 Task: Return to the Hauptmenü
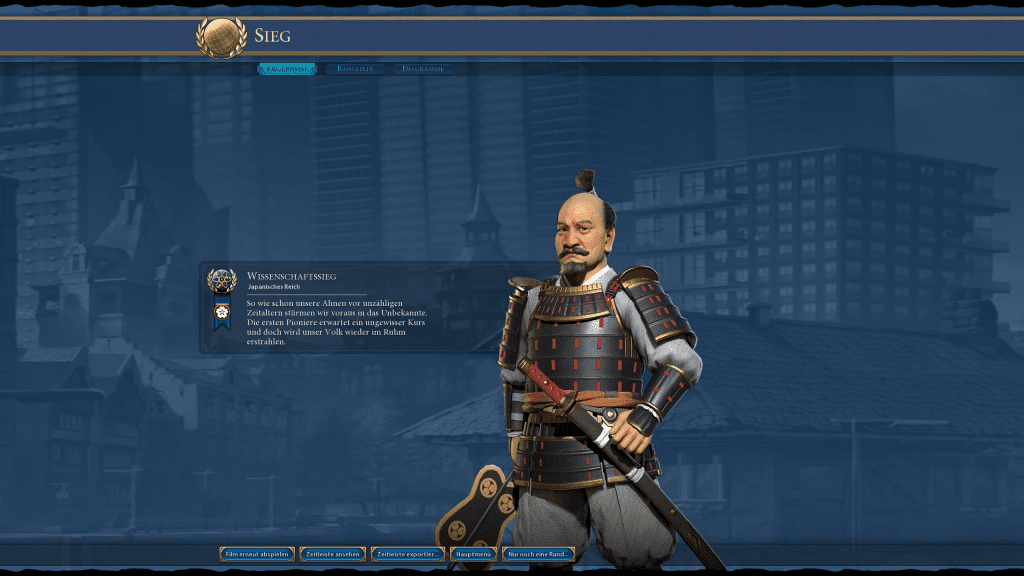pos(473,554)
